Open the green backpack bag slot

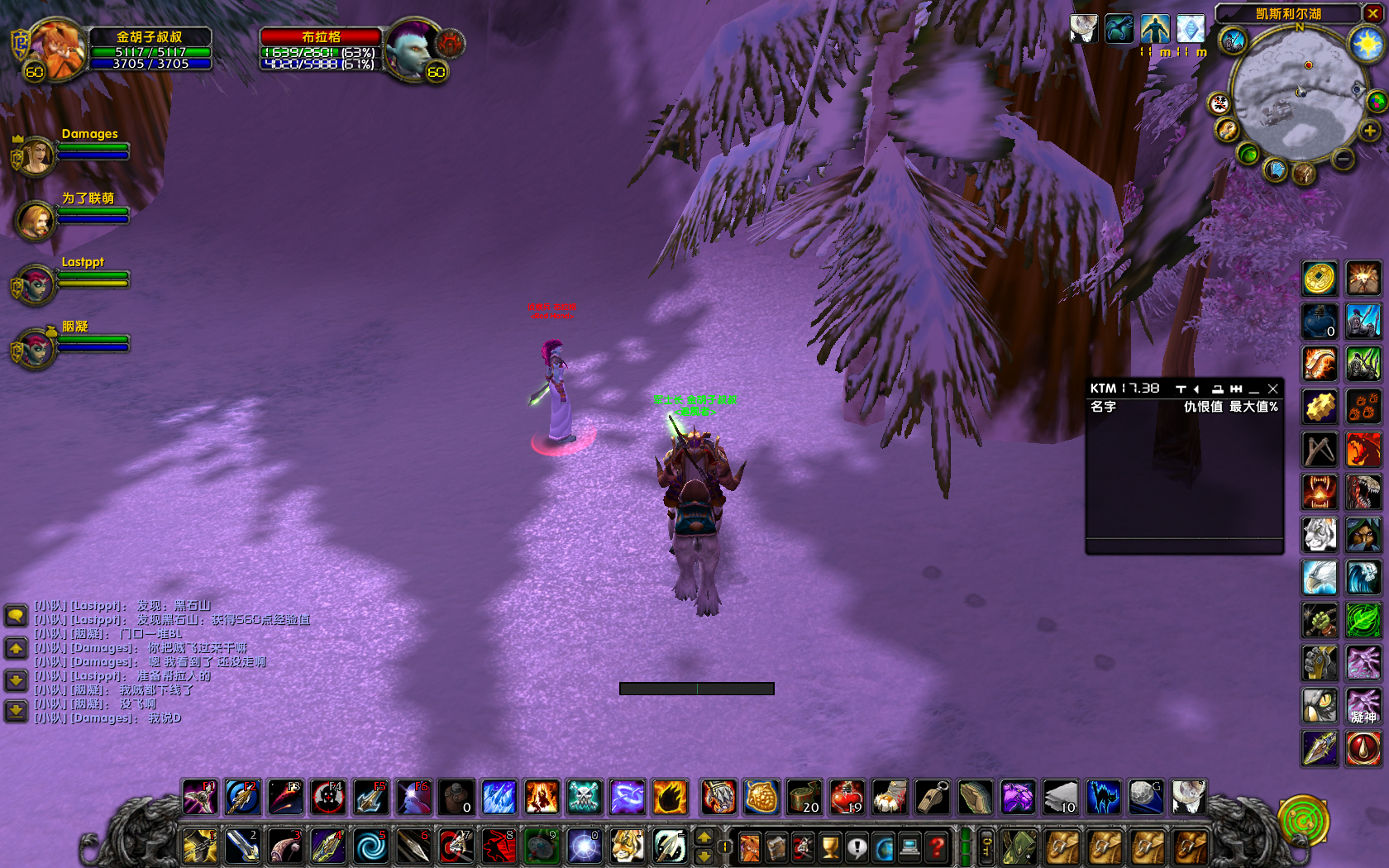coord(1019,847)
